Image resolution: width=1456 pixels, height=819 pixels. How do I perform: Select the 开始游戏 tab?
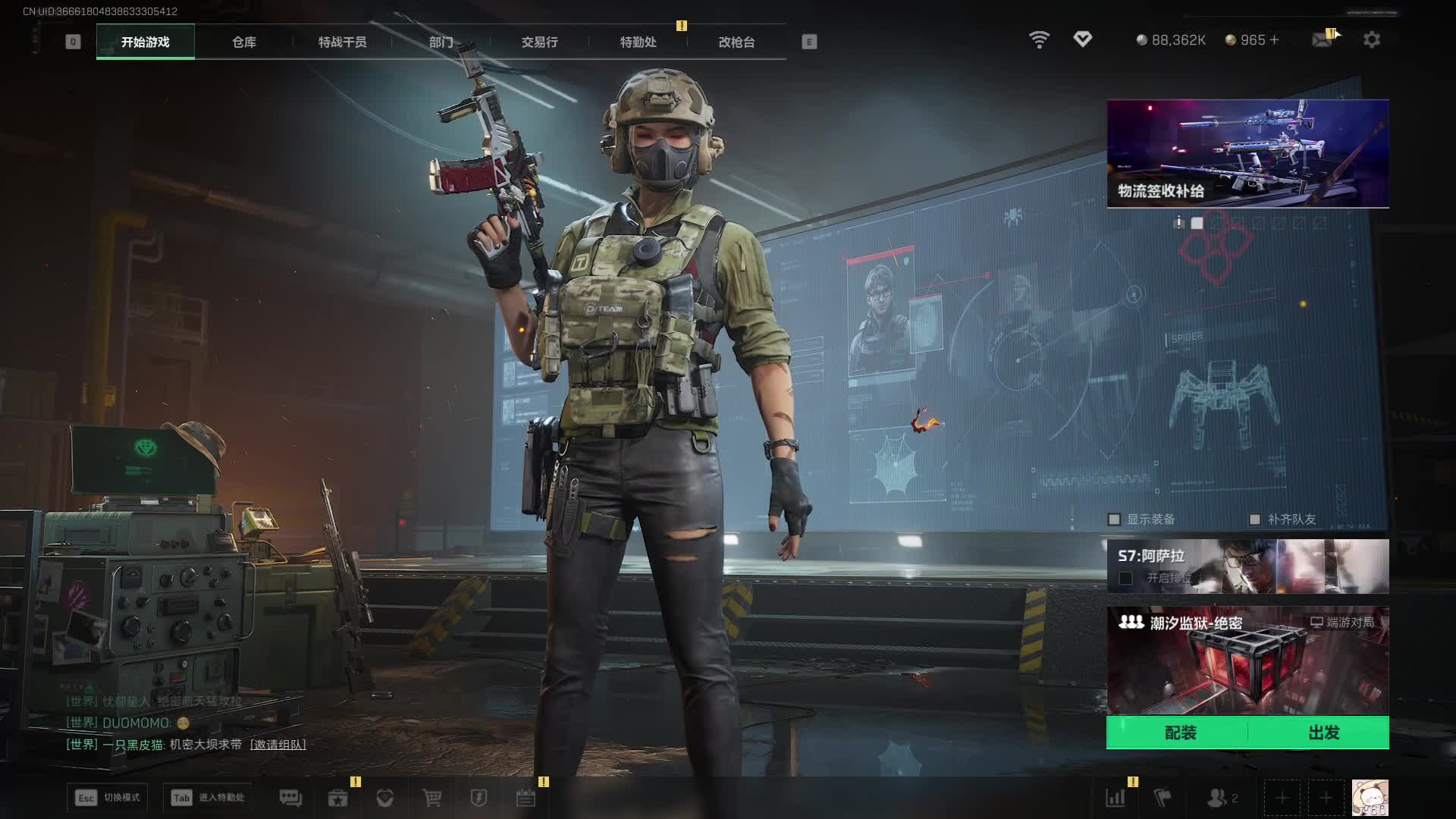point(145,42)
